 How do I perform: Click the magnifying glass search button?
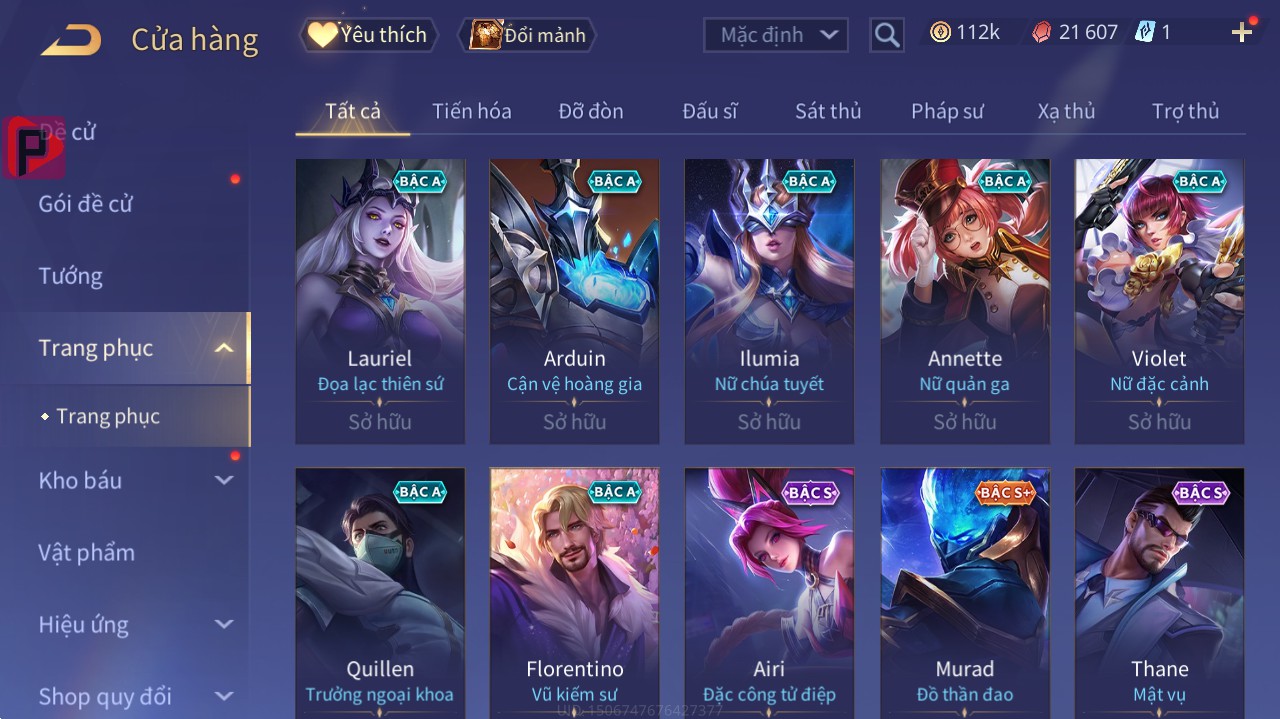[886, 35]
